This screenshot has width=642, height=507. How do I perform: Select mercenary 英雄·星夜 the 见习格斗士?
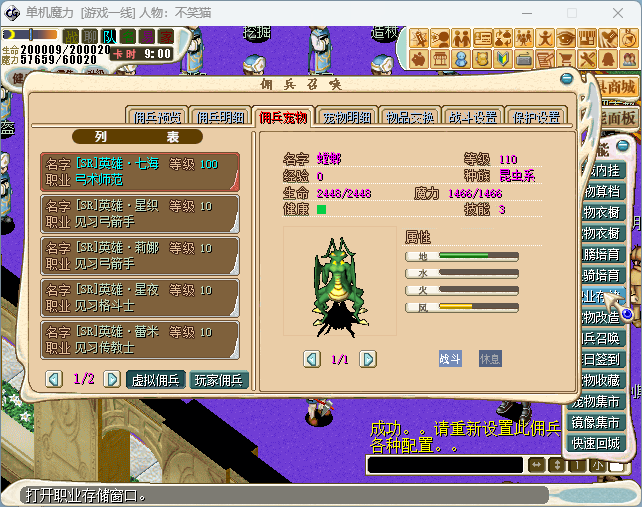click(x=140, y=297)
